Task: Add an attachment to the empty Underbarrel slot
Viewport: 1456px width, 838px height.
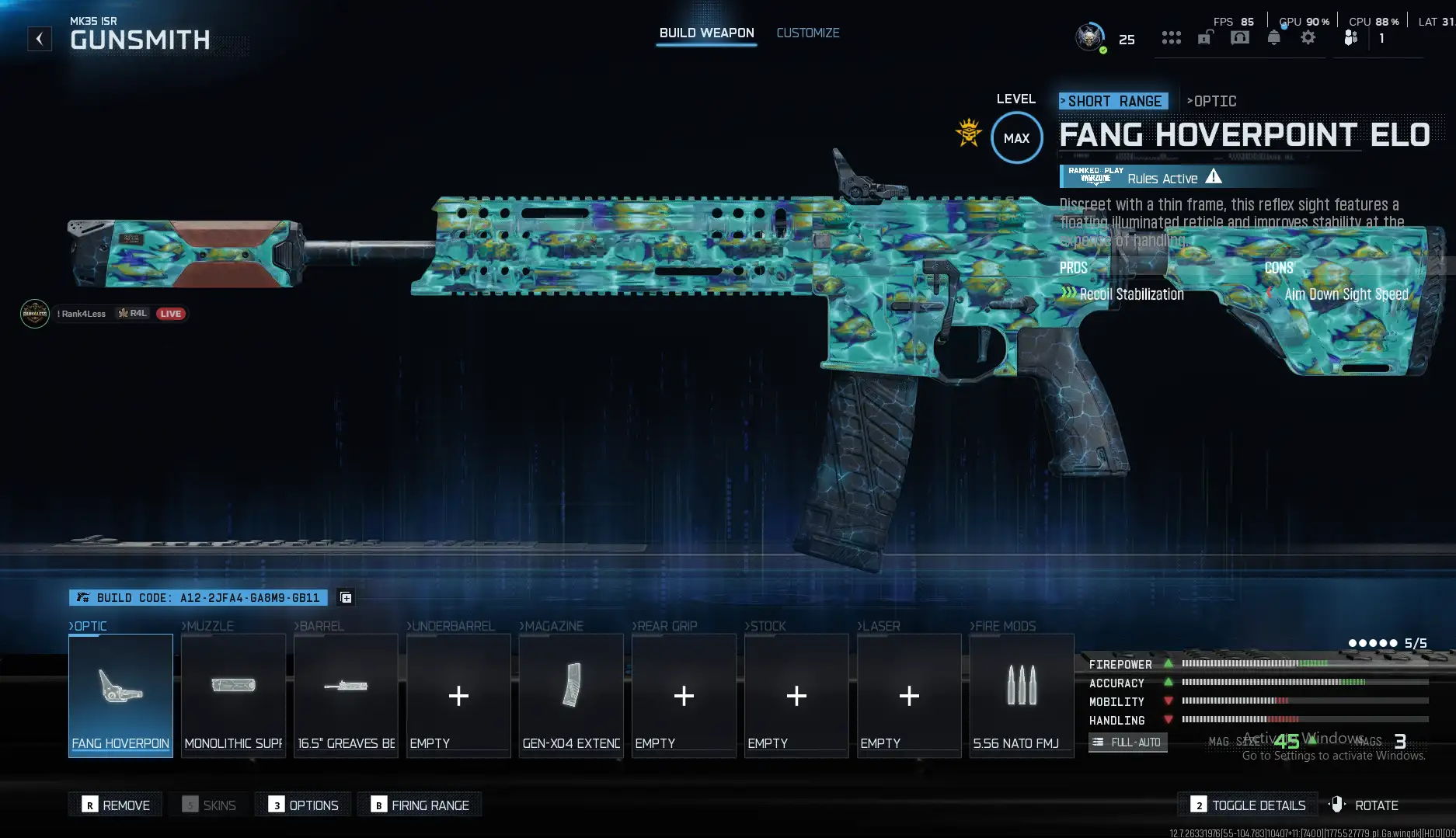Action: pos(458,695)
